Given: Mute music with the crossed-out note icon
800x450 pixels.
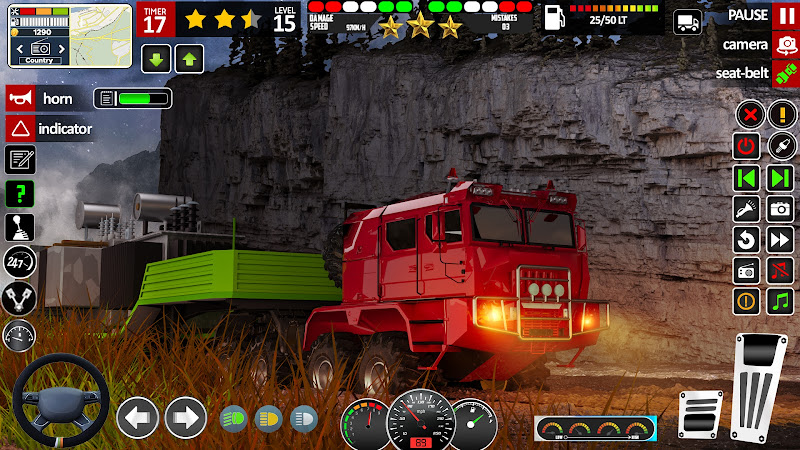Looking at the screenshot, I should coord(780,270).
